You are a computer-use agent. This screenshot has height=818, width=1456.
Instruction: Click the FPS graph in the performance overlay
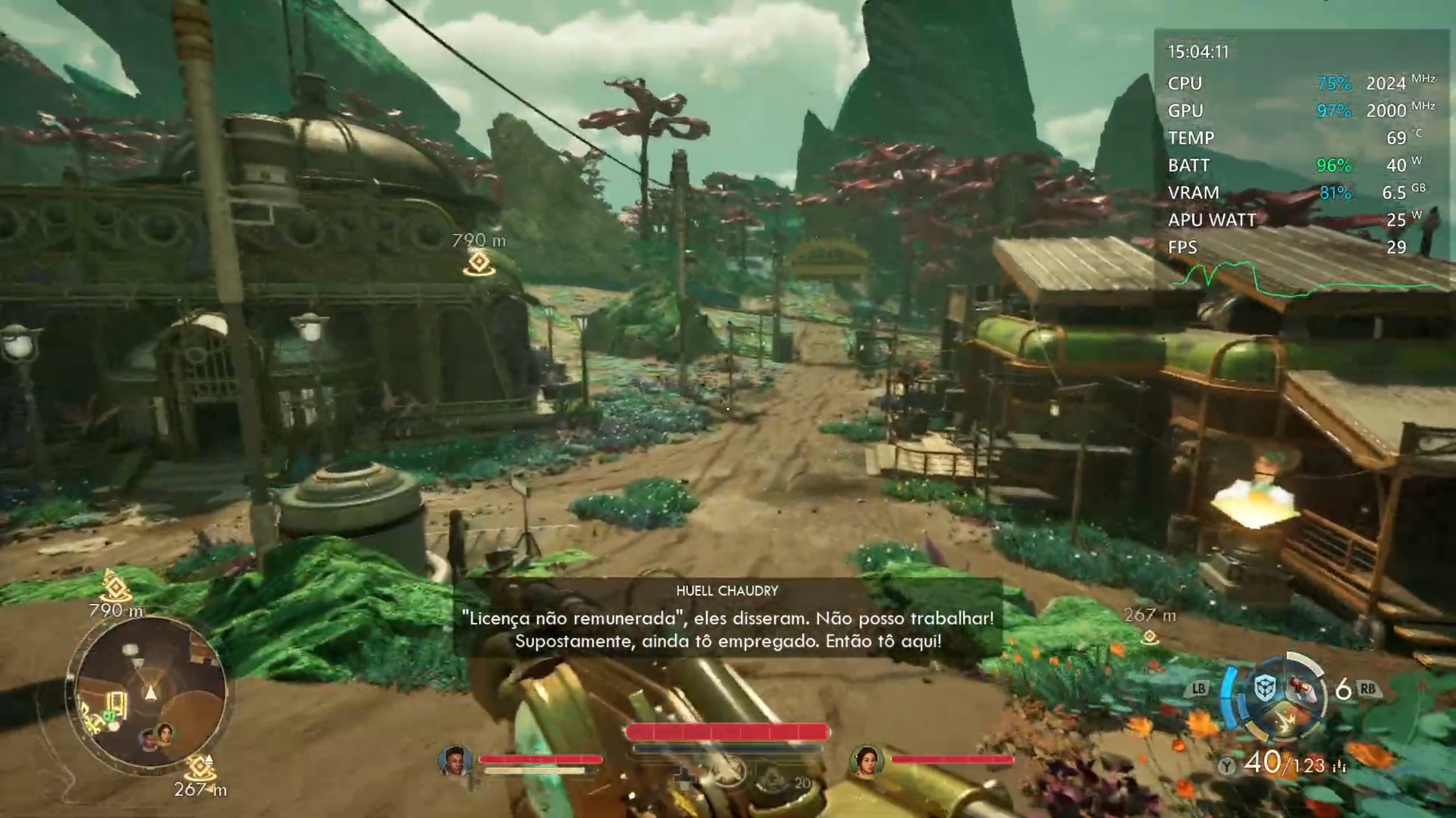coord(1309,280)
